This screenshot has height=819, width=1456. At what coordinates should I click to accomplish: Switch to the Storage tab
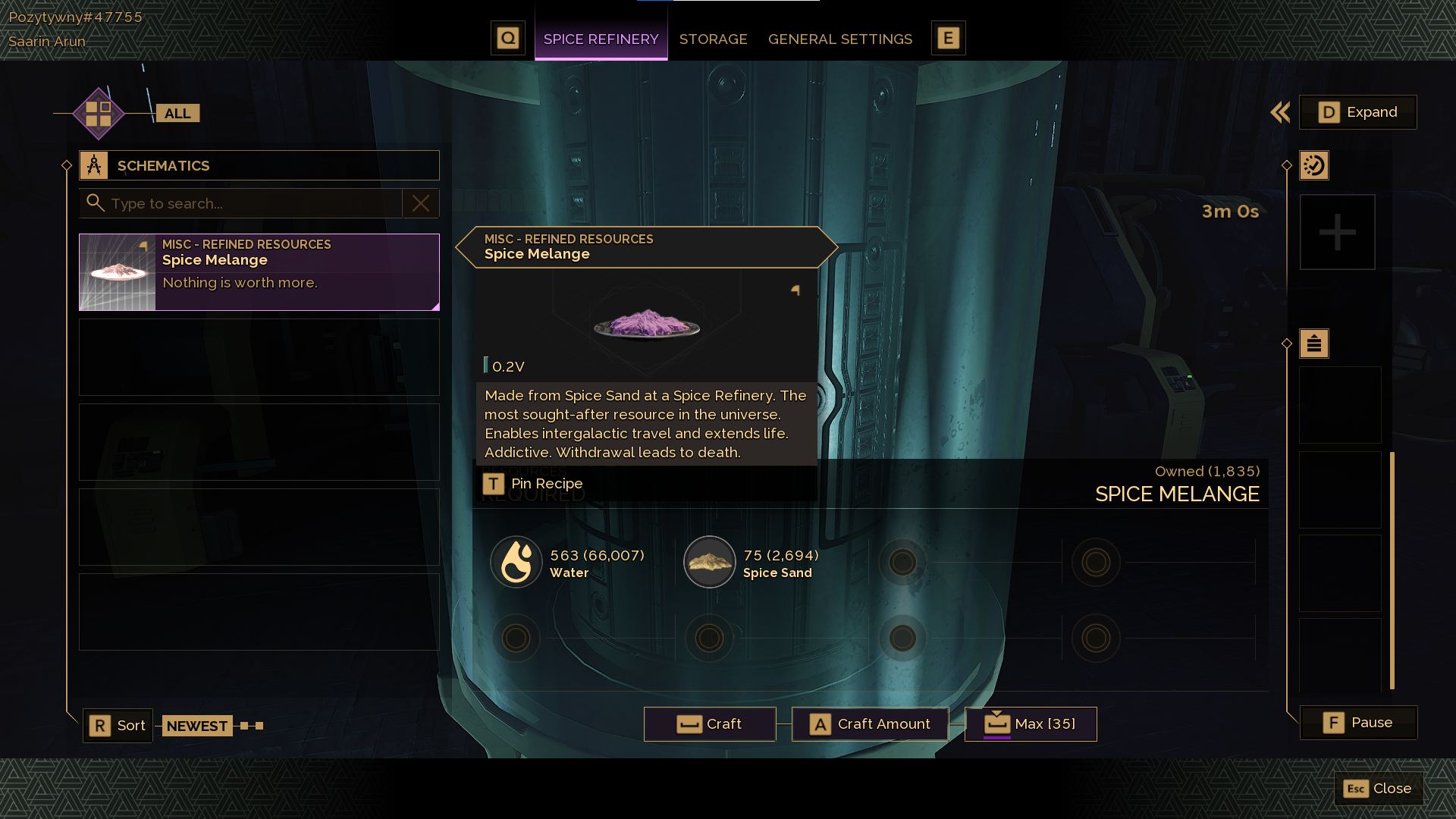[x=713, y=39]
